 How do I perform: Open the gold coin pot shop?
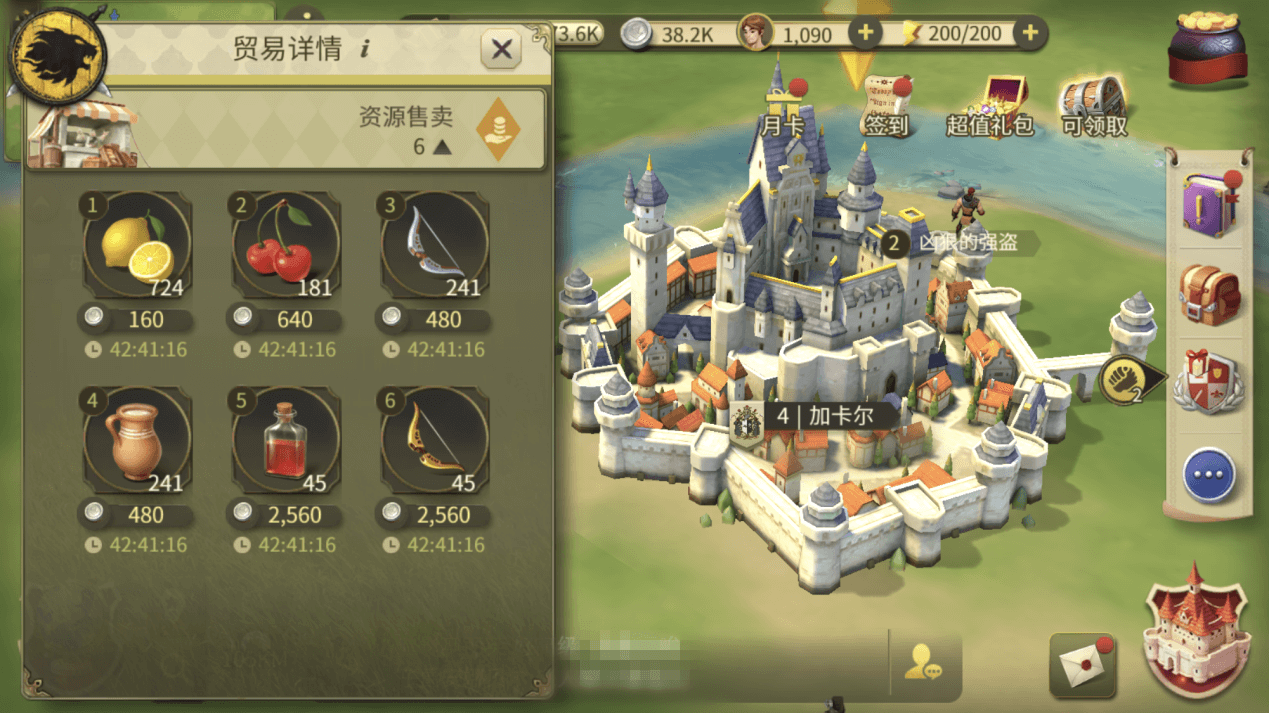pyautogui.click(x=1206, y=48)
